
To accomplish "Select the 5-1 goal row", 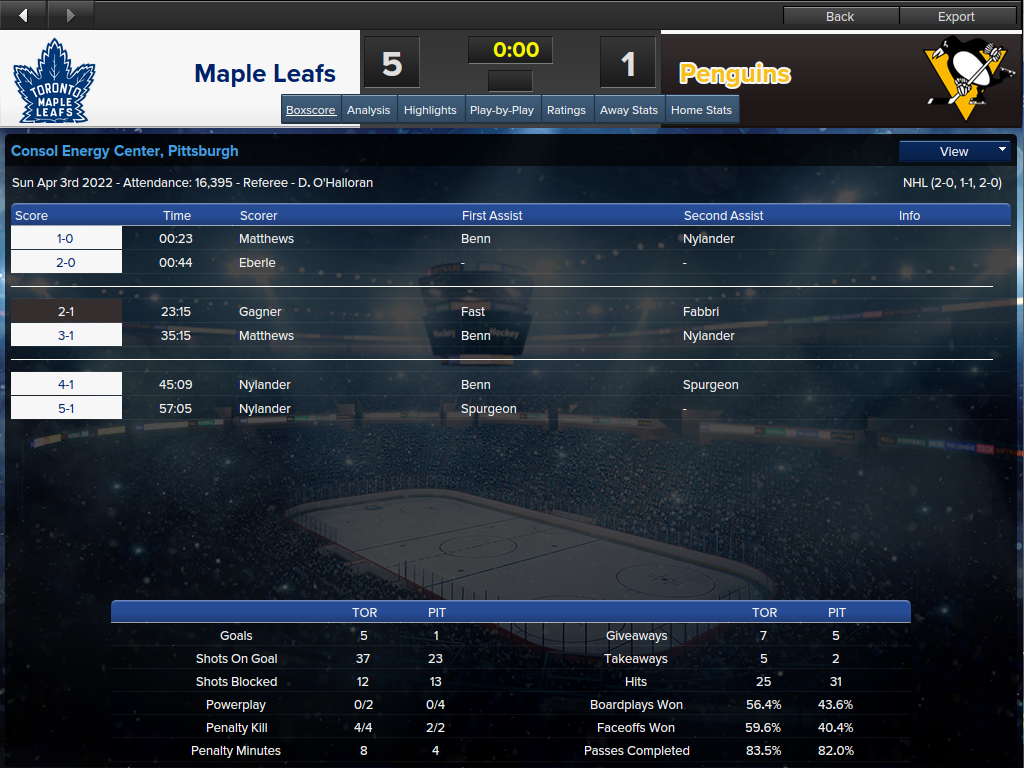I will [x=66, y=409].
